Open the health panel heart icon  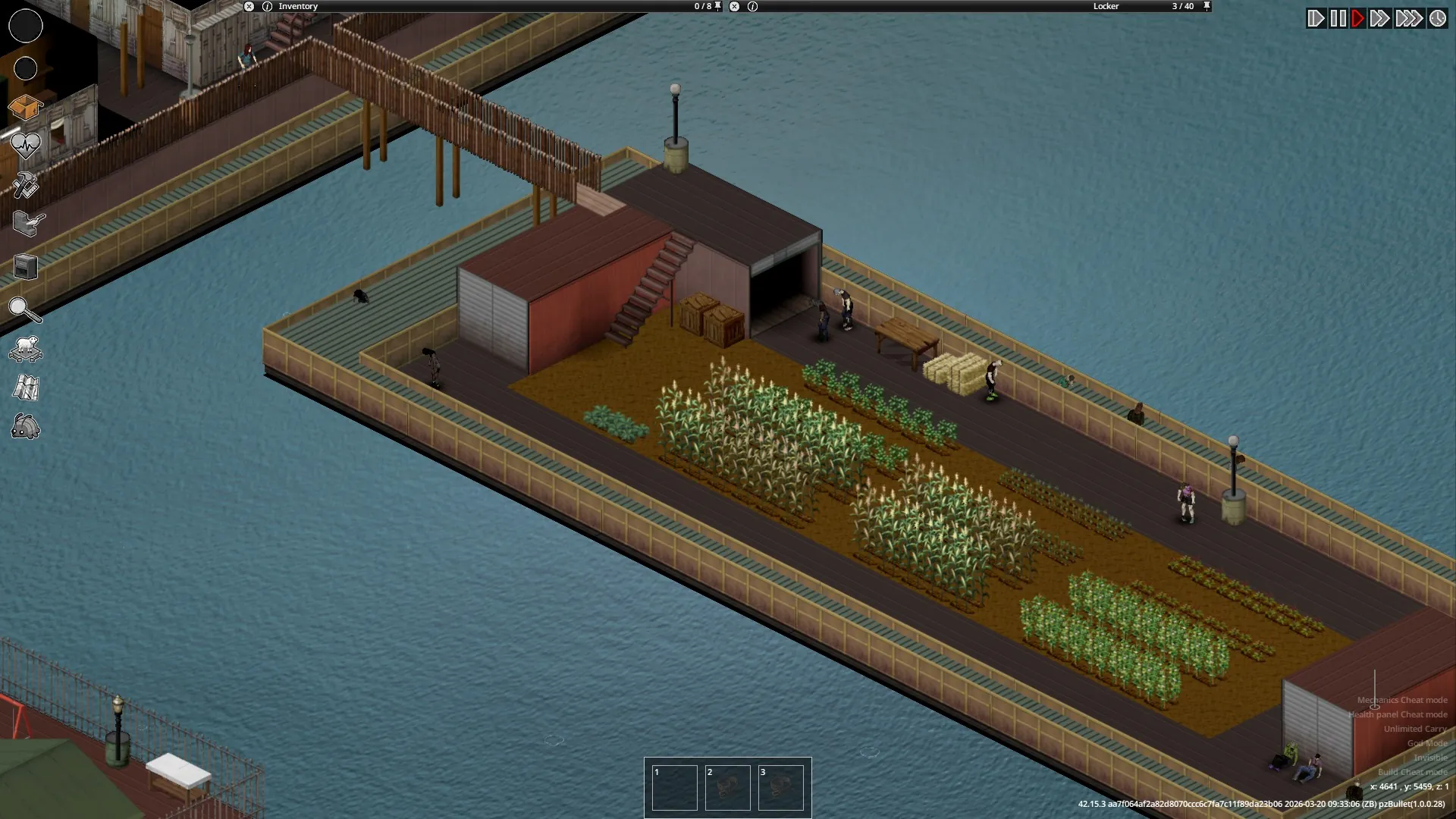pyautogui.click(x=25, y=144)
